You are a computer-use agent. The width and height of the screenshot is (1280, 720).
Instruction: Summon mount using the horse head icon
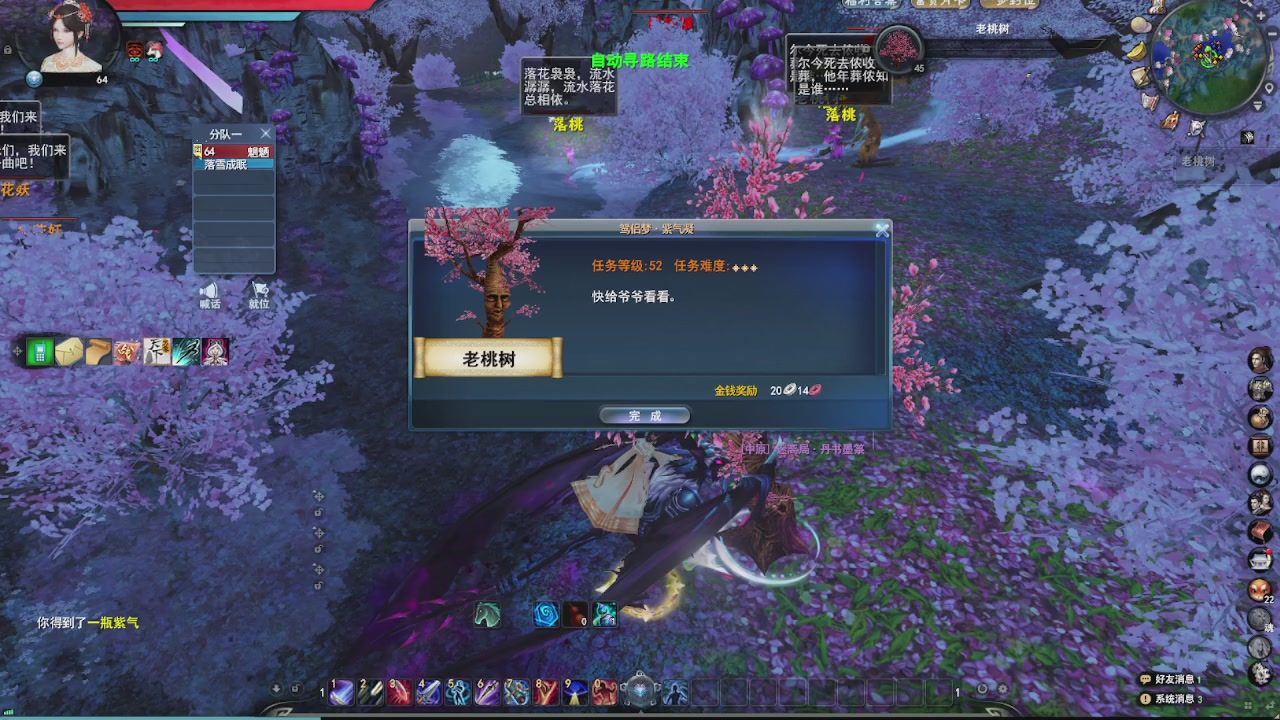pos(487,615)
